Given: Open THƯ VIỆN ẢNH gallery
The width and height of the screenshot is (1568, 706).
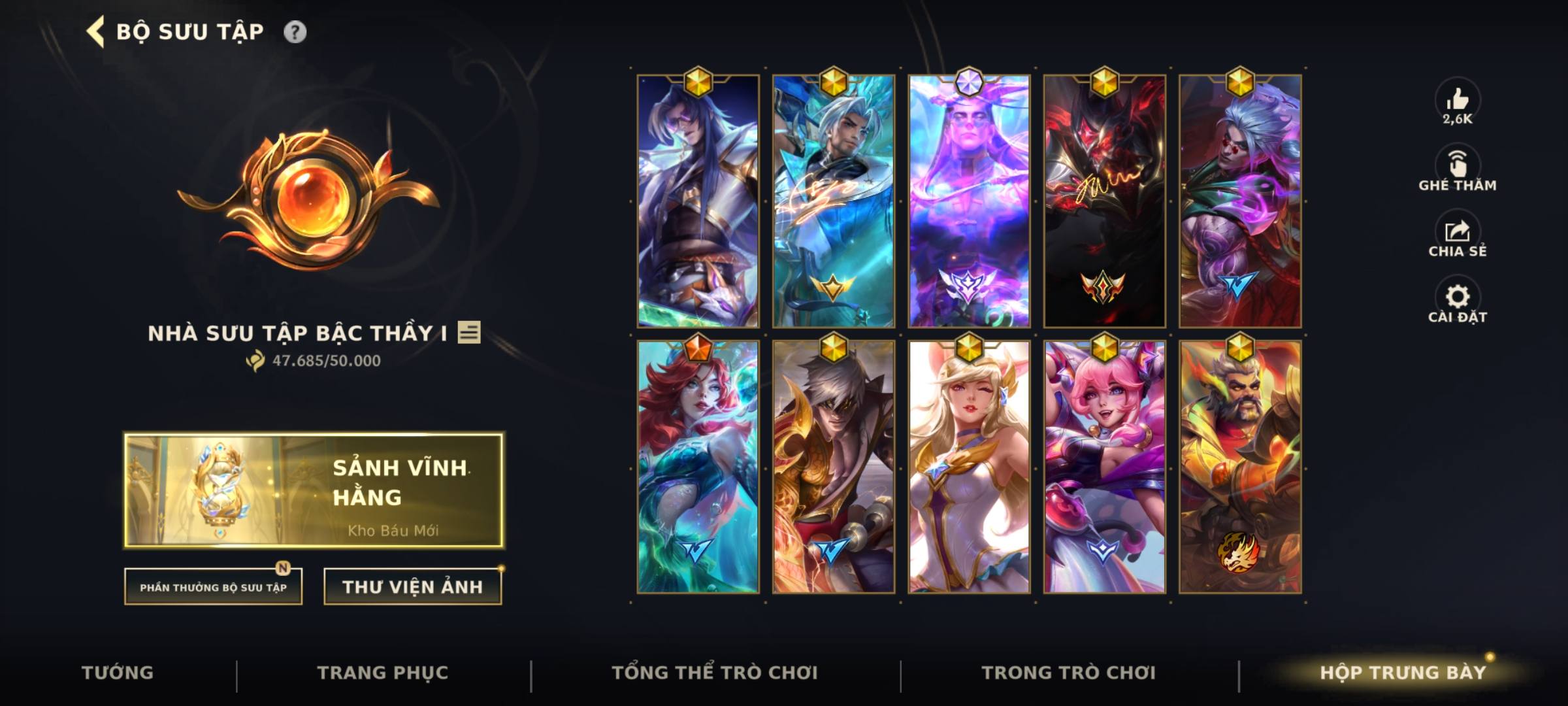Looking at the screenshot, I should pyautogui.click(x=412, y=587).
